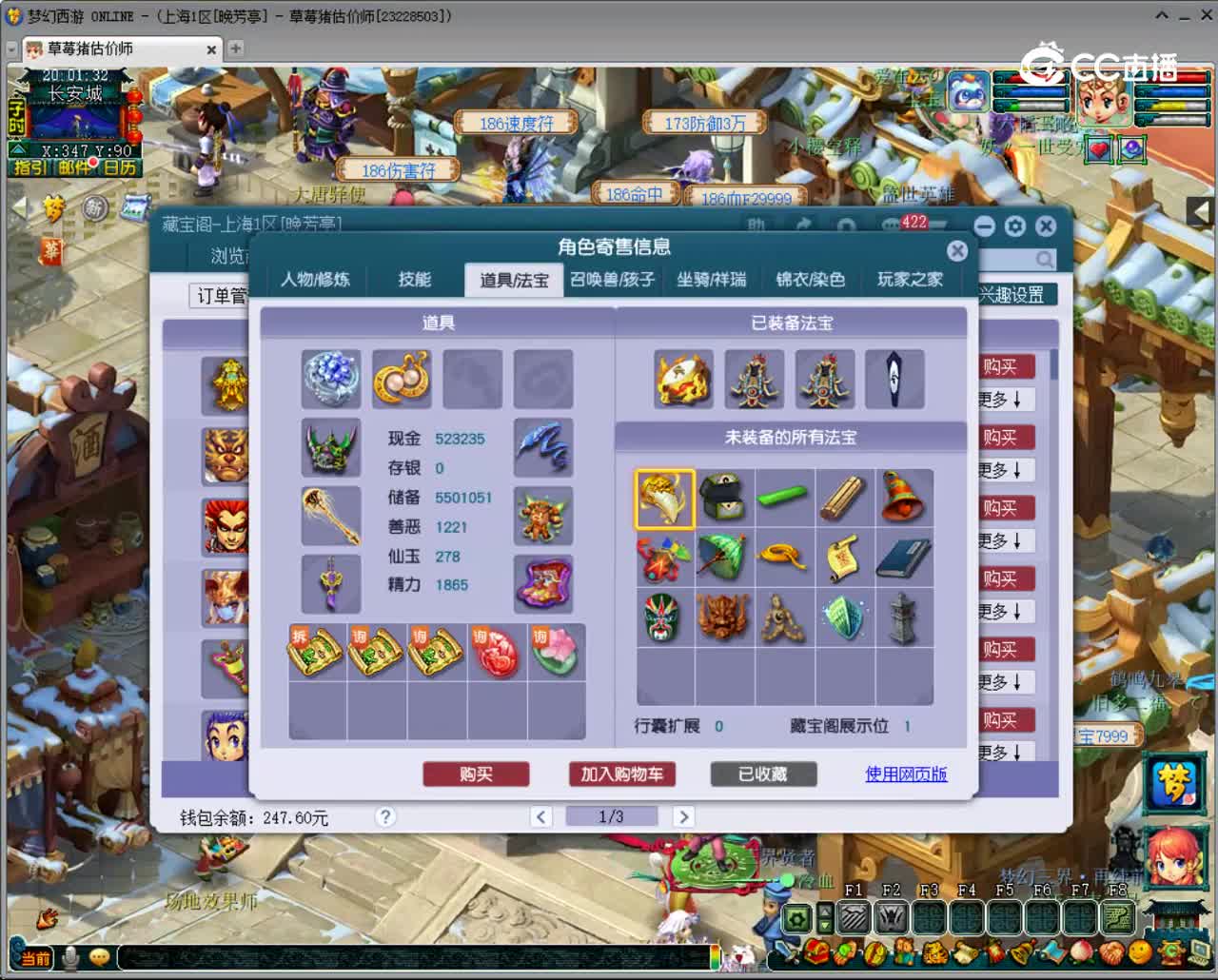The image size is (1218, 980).
Task: Click the treasure chest icon in the bottom toolbar
Action: [815, 952]
